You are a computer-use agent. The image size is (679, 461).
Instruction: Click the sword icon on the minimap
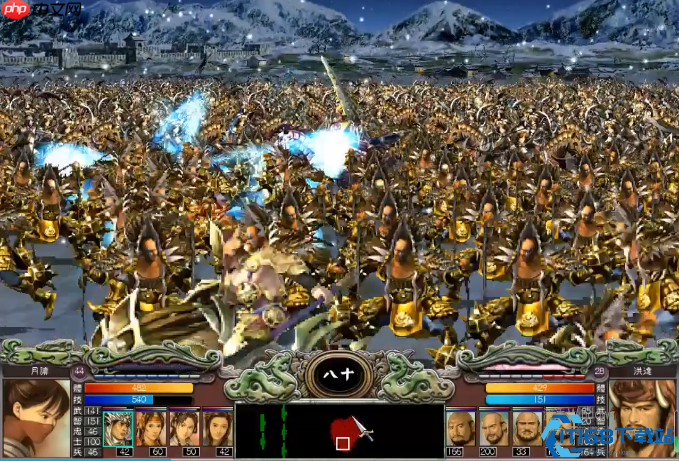tap(363, 432)
